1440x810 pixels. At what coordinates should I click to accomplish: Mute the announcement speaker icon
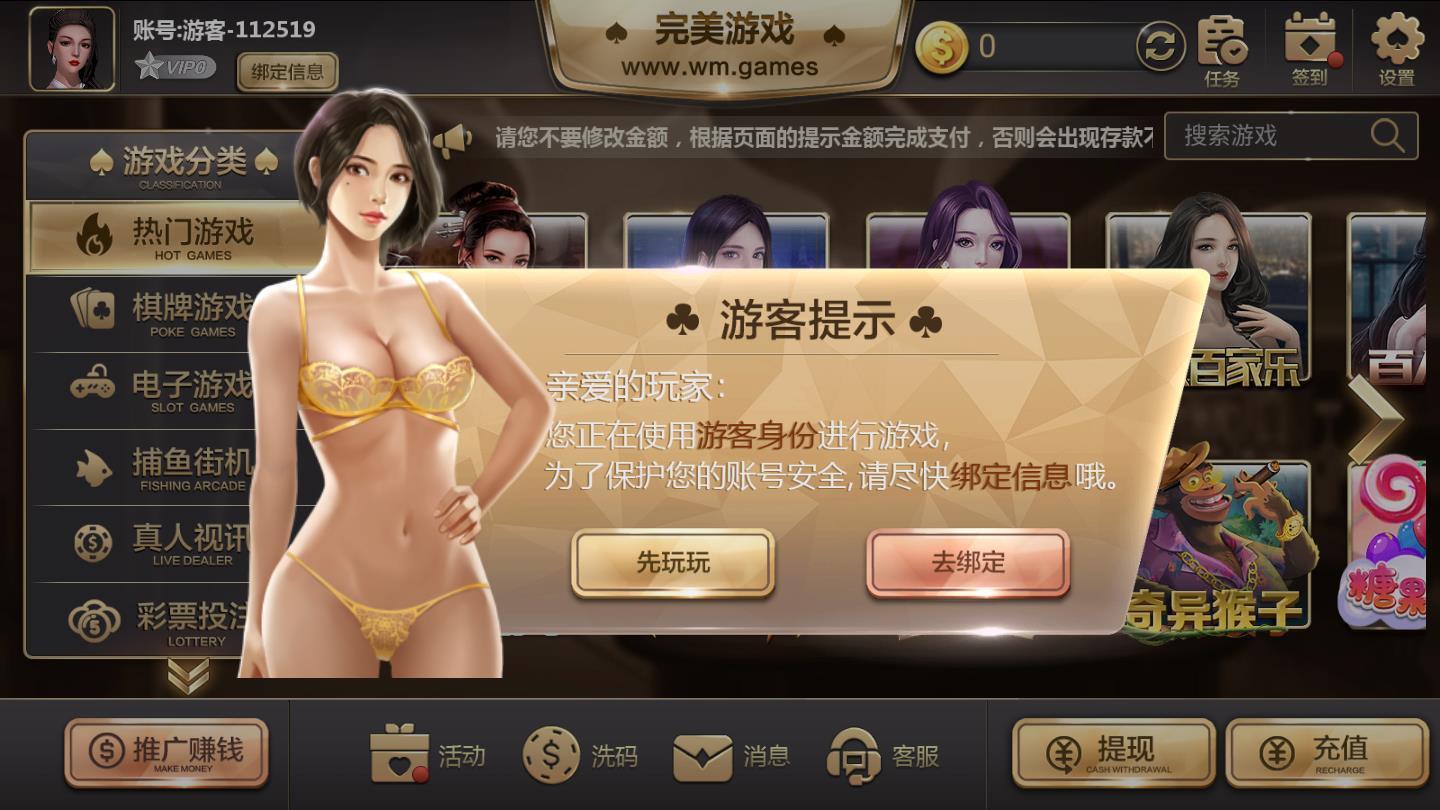pos(455,138)
